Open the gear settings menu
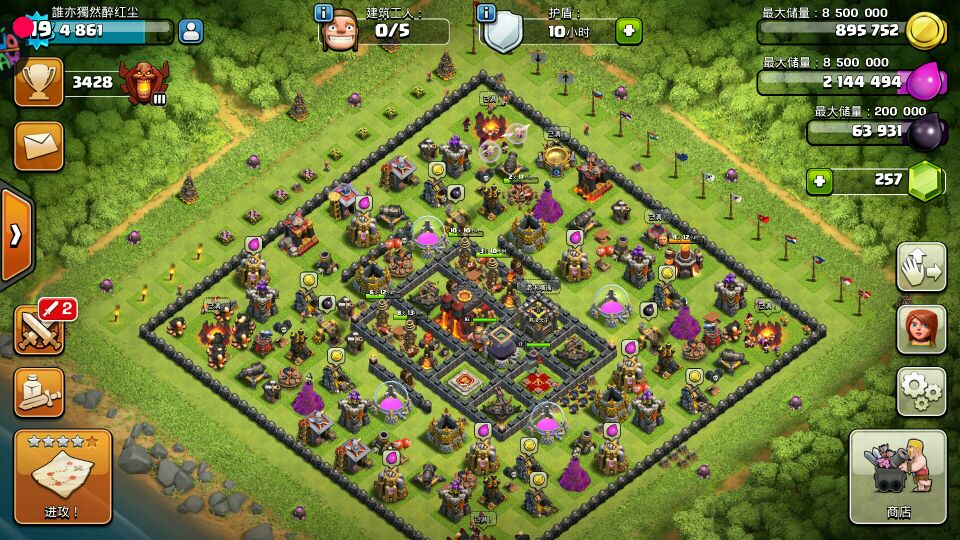 921,391
